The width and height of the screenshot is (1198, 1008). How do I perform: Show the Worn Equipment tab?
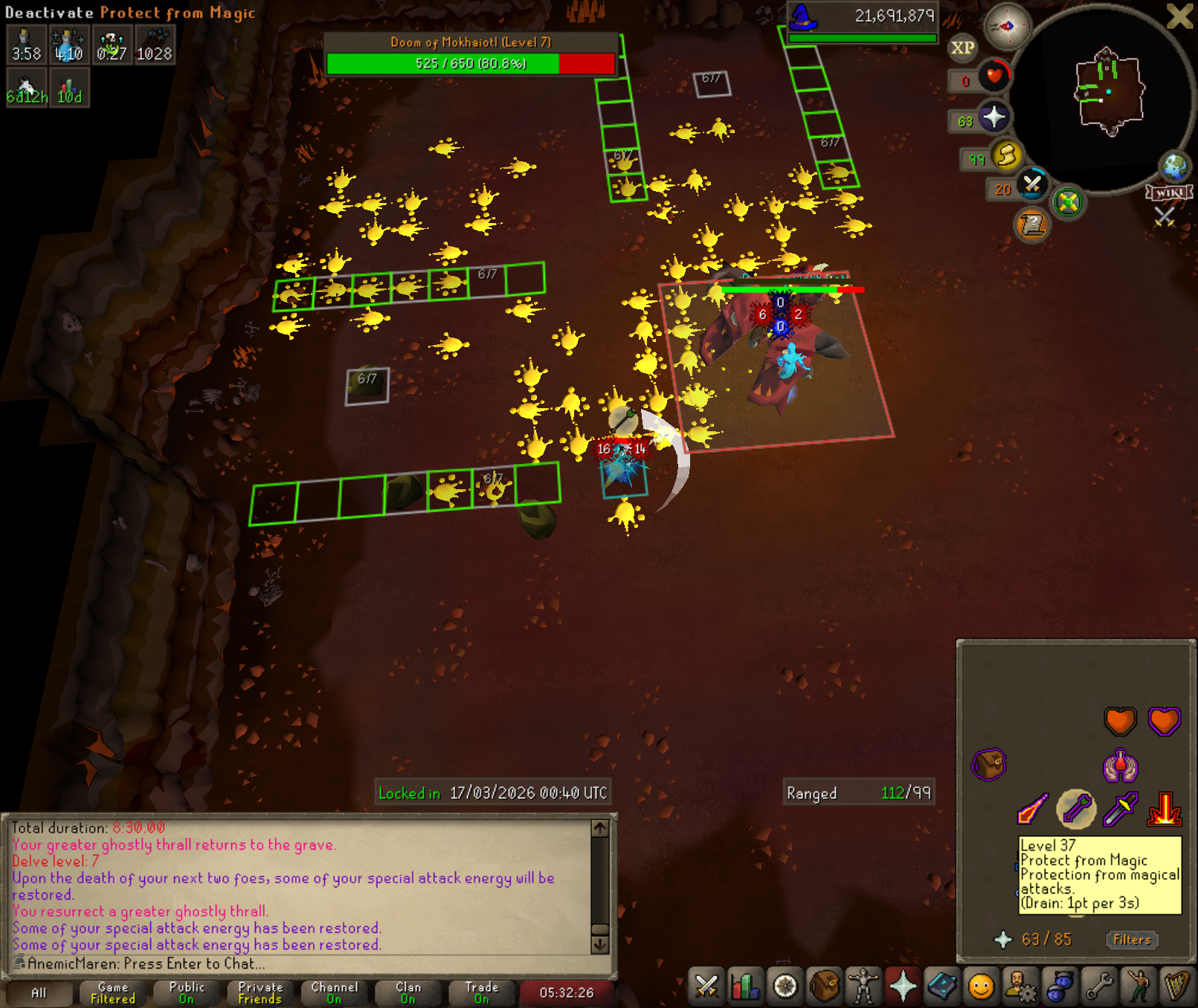coord(863,987)
